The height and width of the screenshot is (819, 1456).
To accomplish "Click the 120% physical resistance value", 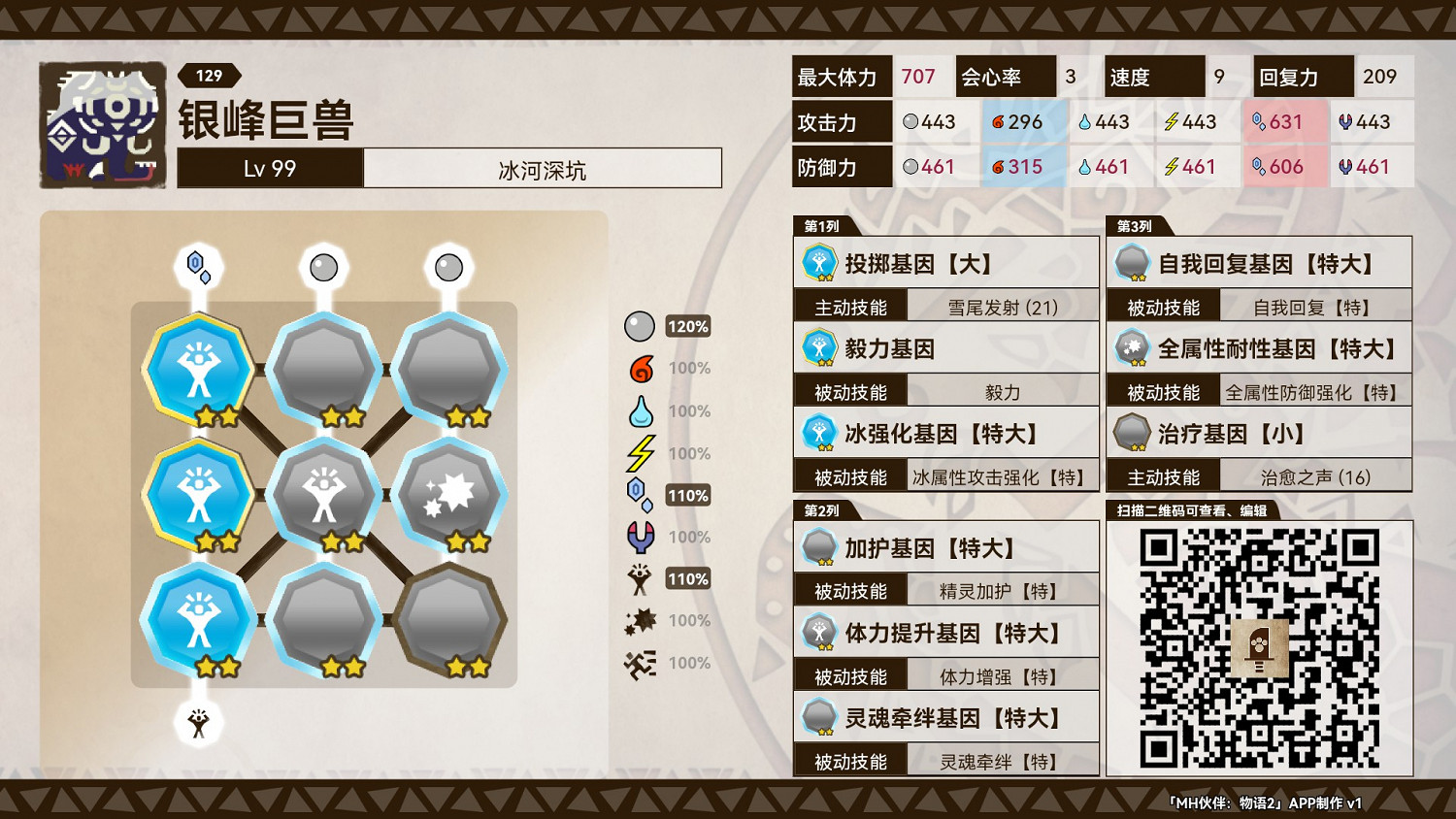I will pos(687,327).
